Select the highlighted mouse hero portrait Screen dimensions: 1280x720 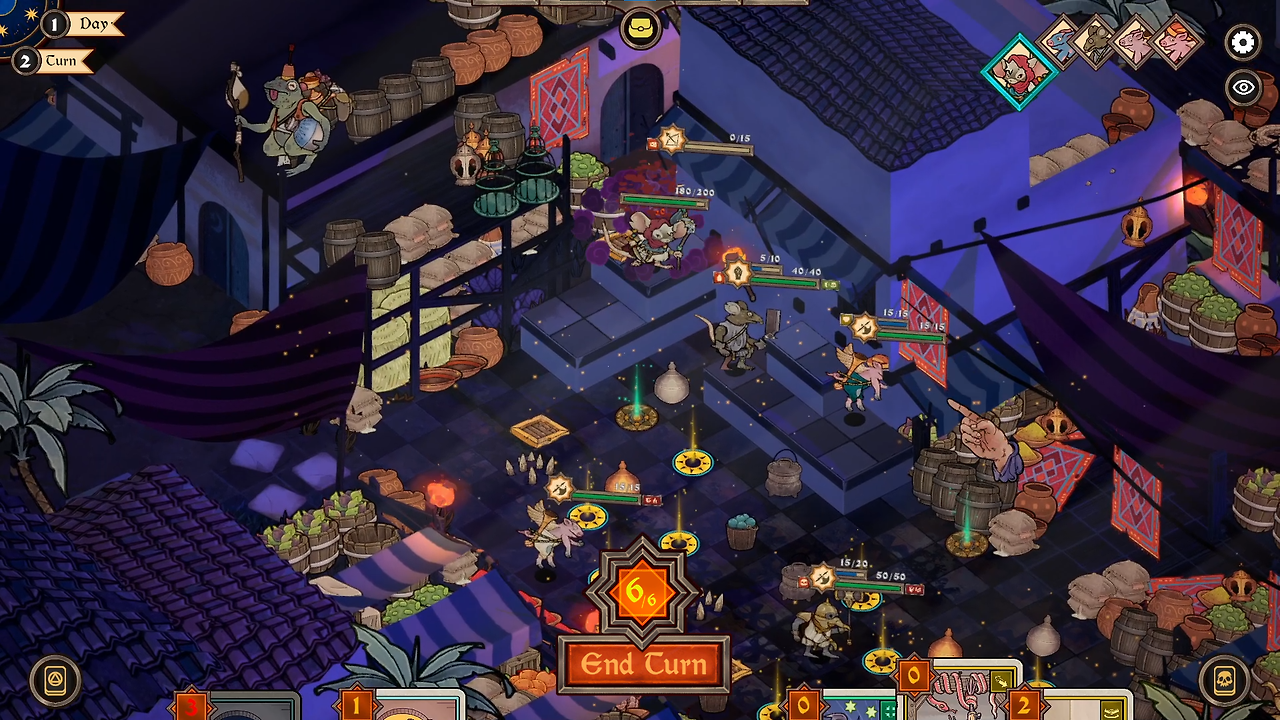coord(1018,72)
